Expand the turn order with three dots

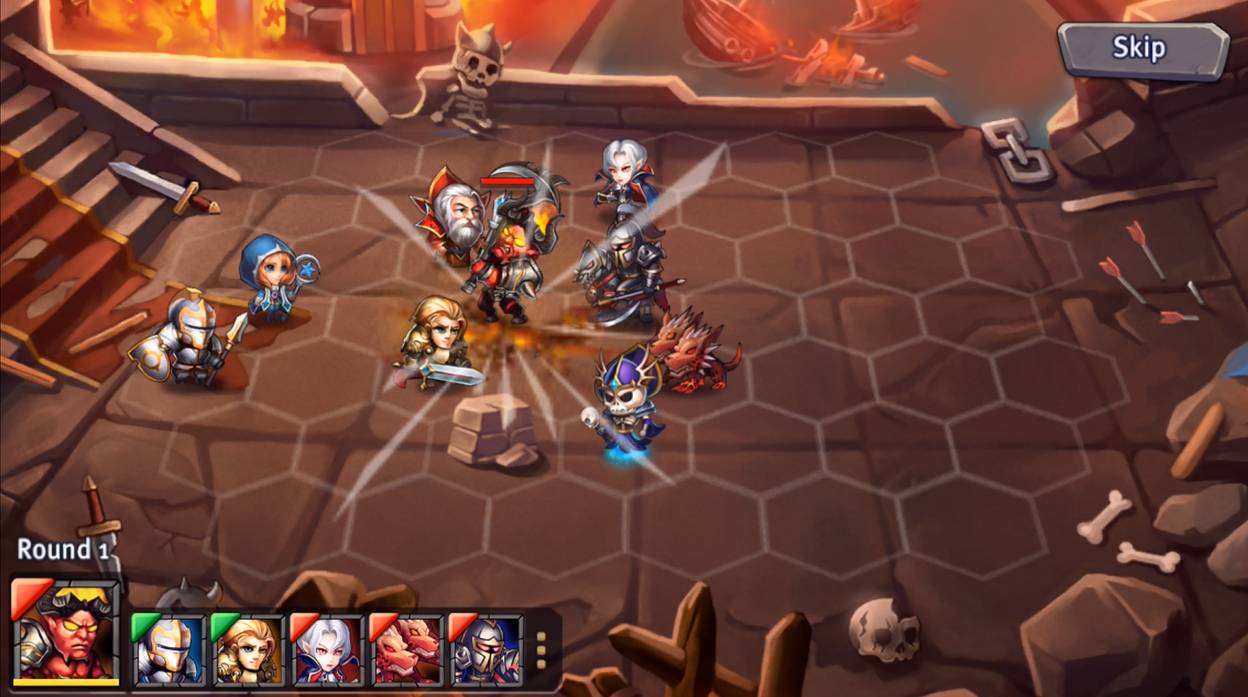541,650
